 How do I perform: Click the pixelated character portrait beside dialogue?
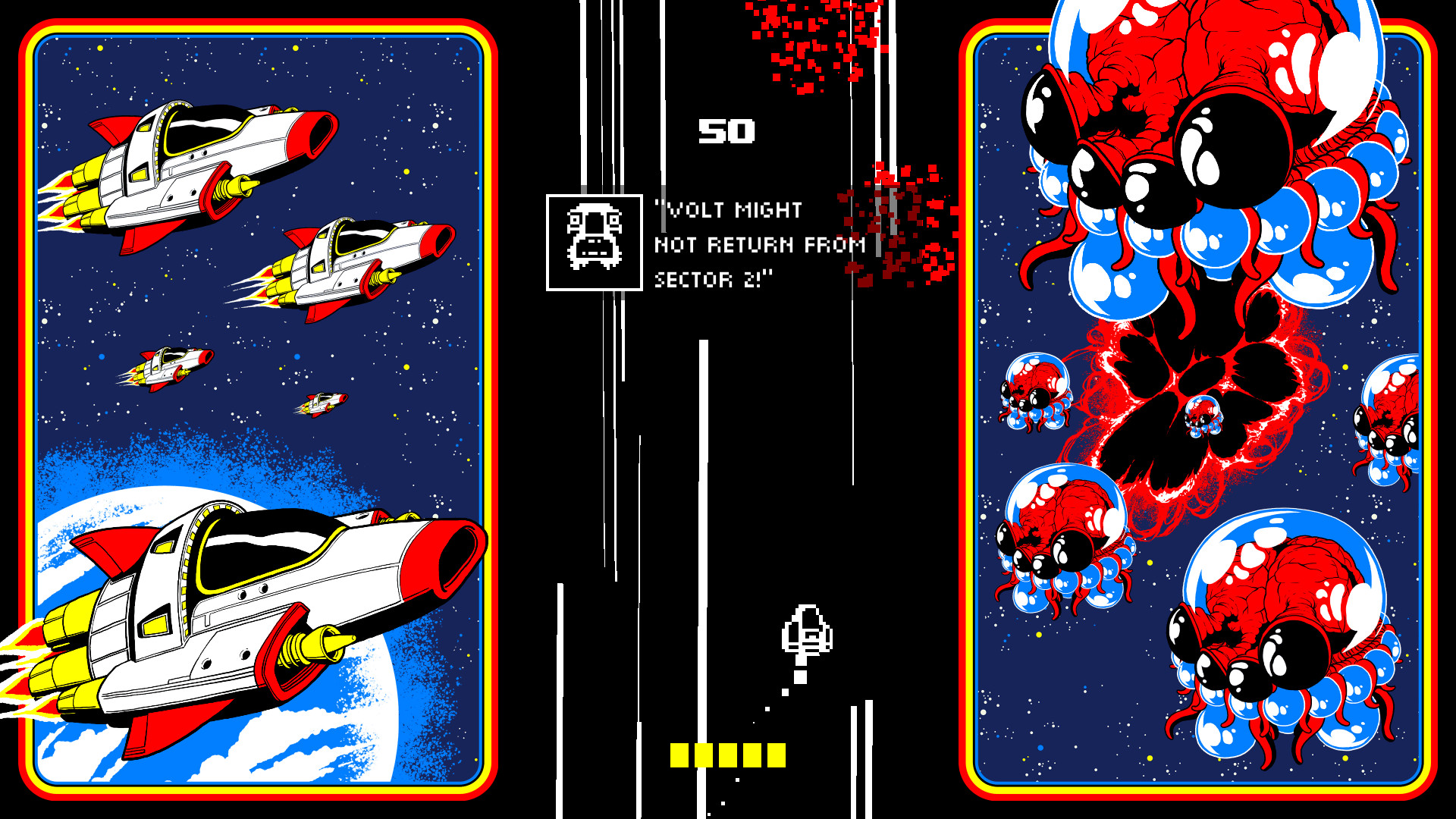pyautogui.click(x=594, y=243)
